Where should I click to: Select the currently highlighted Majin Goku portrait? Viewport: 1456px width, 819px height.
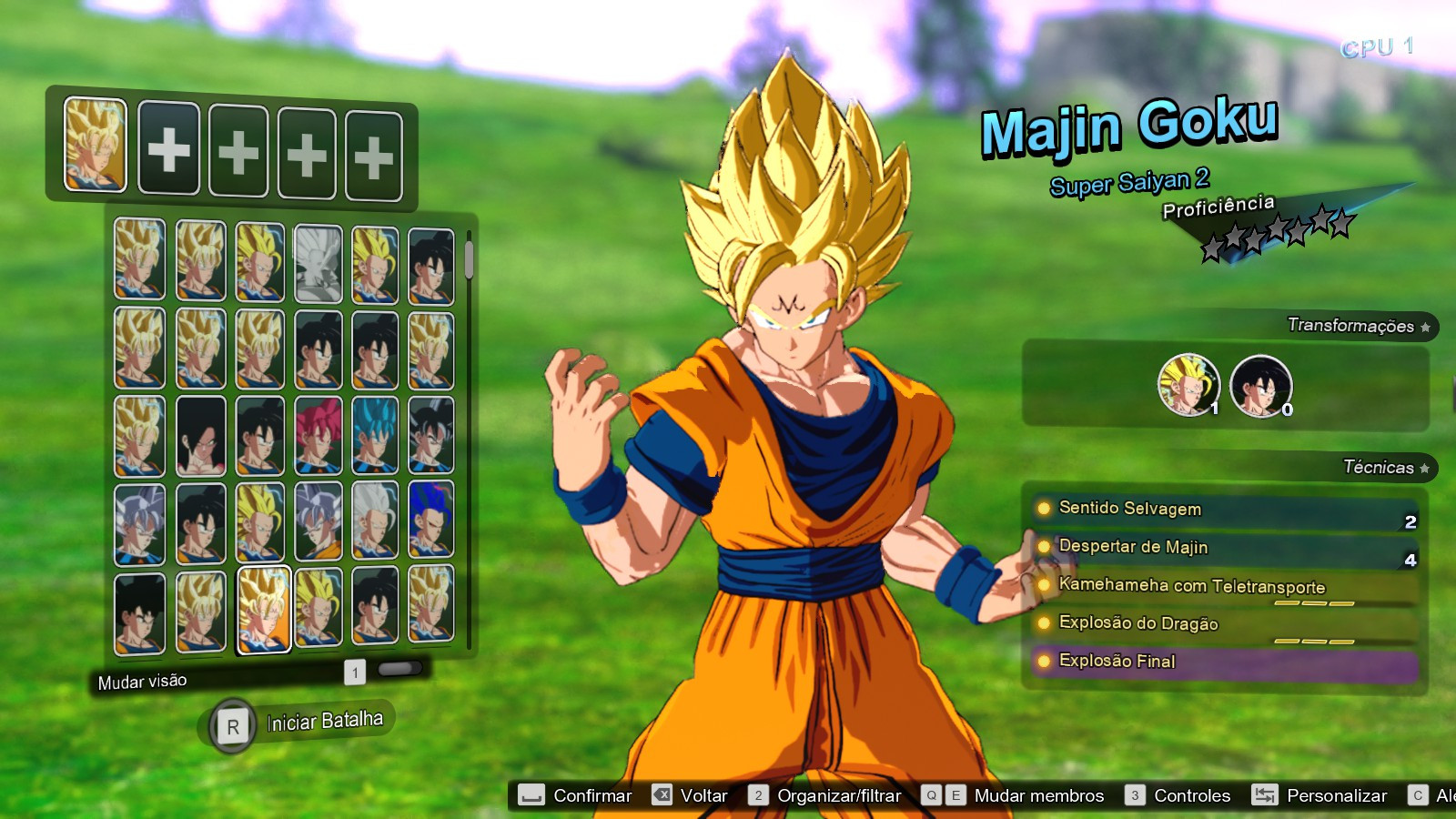click(264, 612)
